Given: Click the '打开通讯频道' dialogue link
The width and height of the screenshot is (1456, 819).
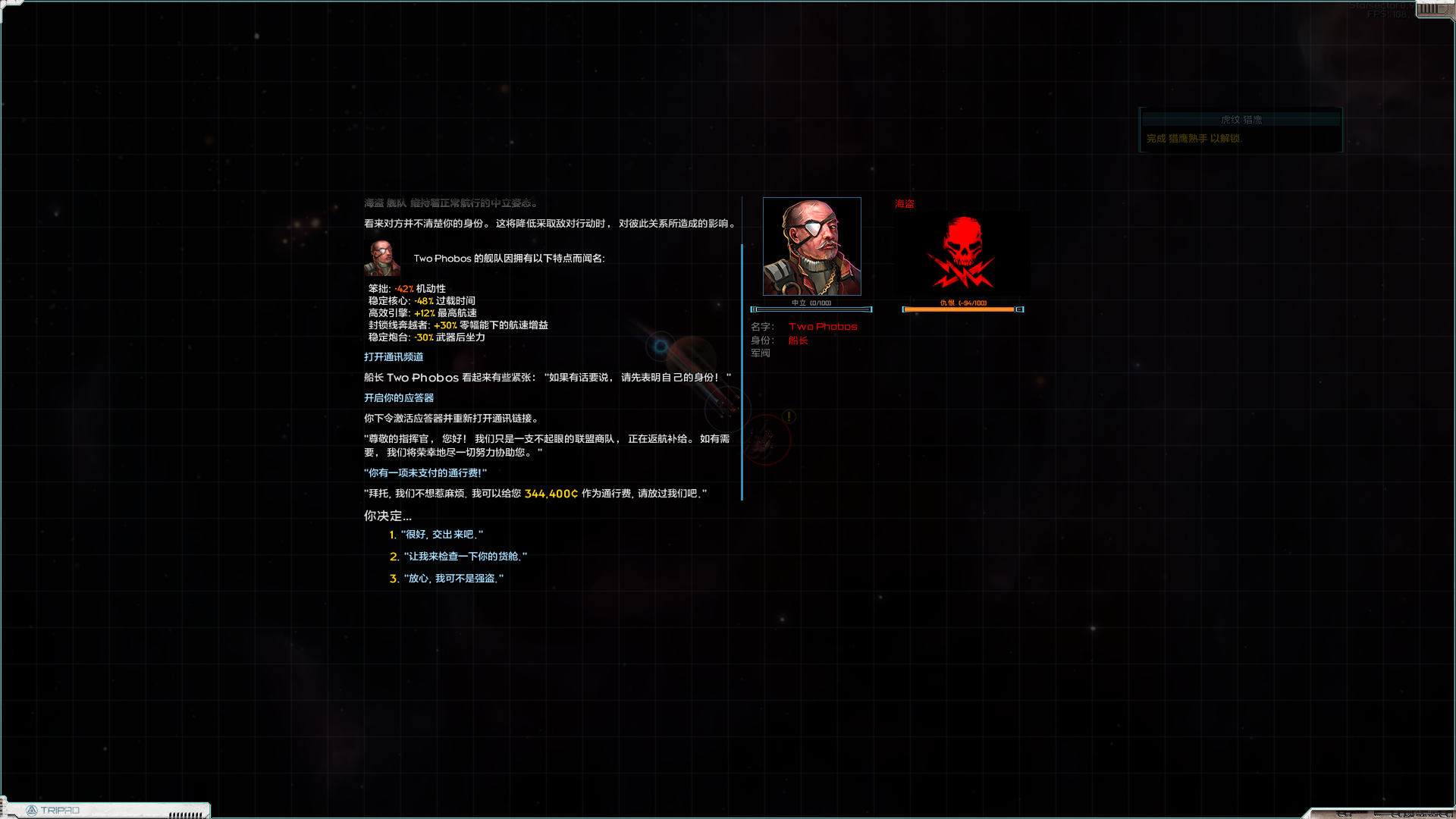Looking at the screenshot, I should pos(393,356).
